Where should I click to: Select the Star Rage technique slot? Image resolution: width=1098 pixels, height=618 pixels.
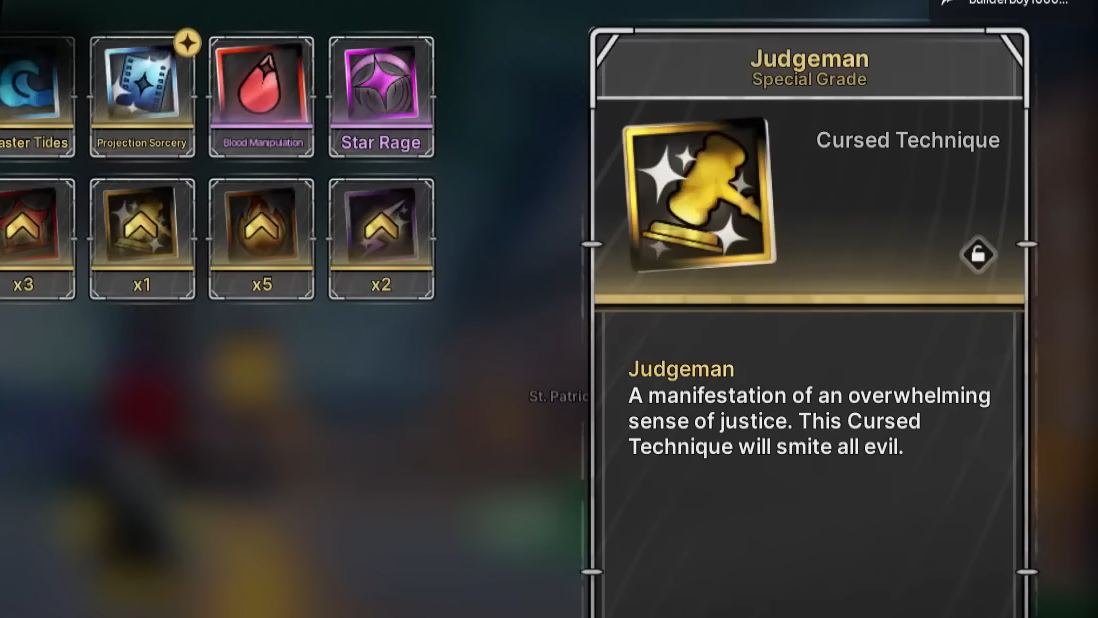pyautogui.click(x=381, y=97)
